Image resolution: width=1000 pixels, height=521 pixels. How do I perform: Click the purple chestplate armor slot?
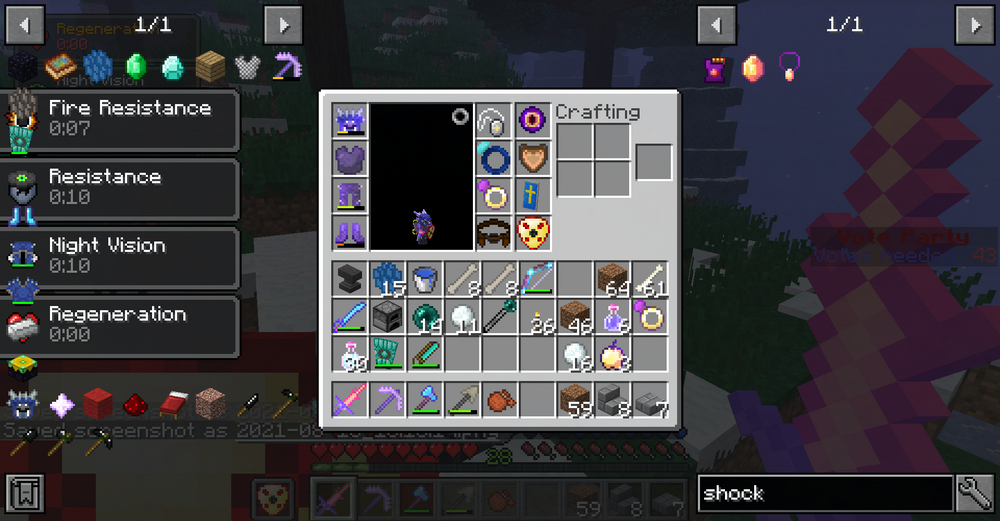point(350,159)
